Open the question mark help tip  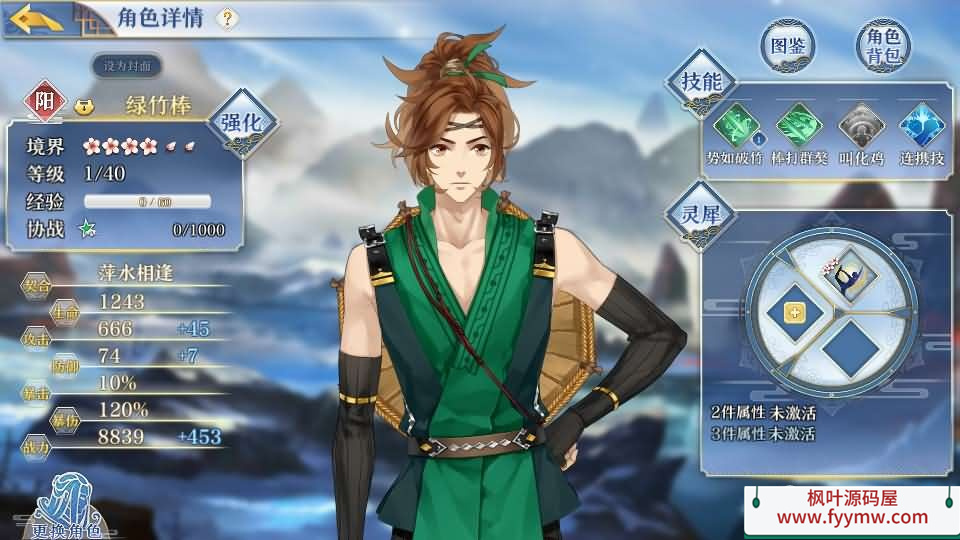coord(227,18)
